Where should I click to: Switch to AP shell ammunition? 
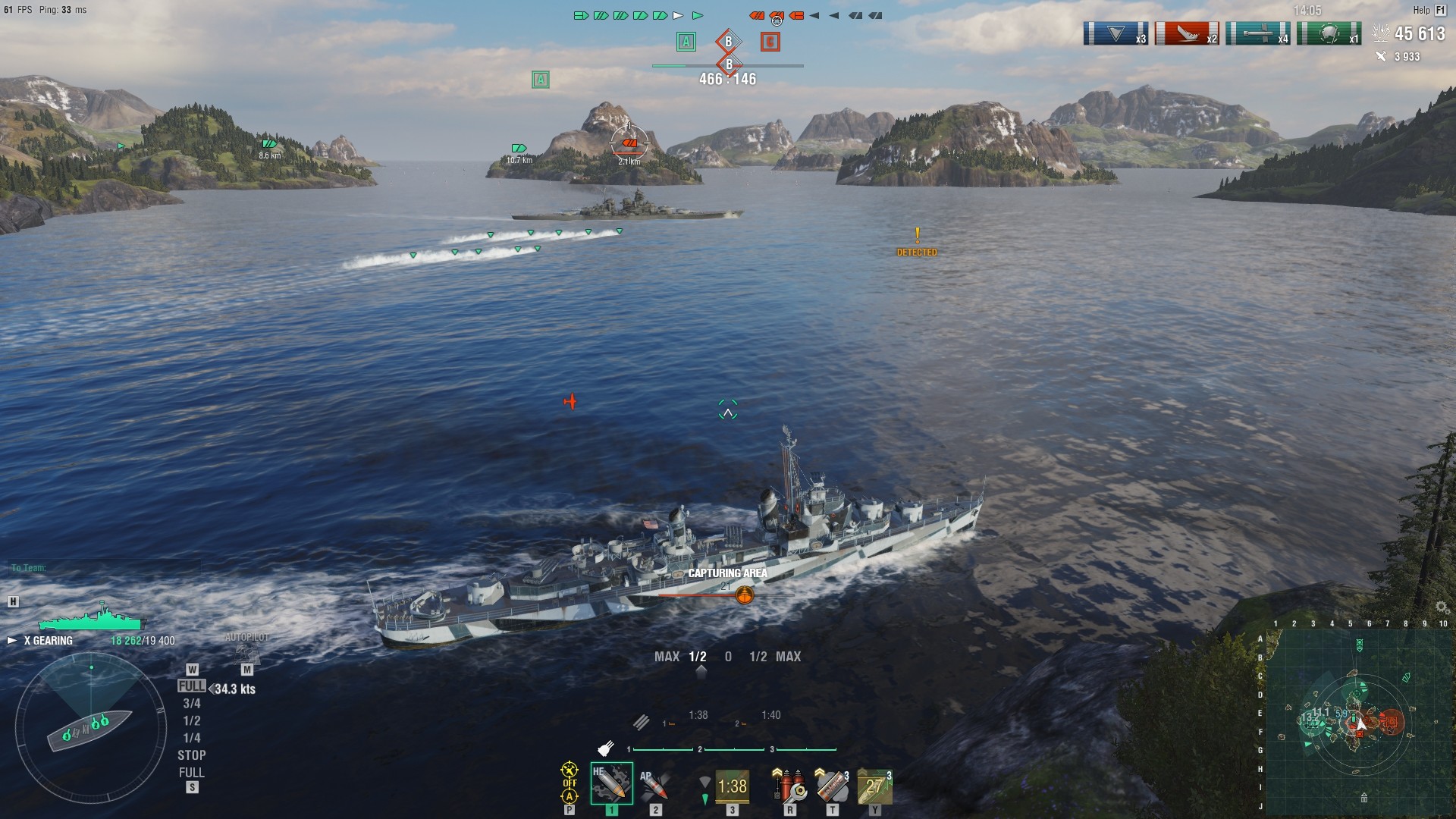(x=654, y=786)
